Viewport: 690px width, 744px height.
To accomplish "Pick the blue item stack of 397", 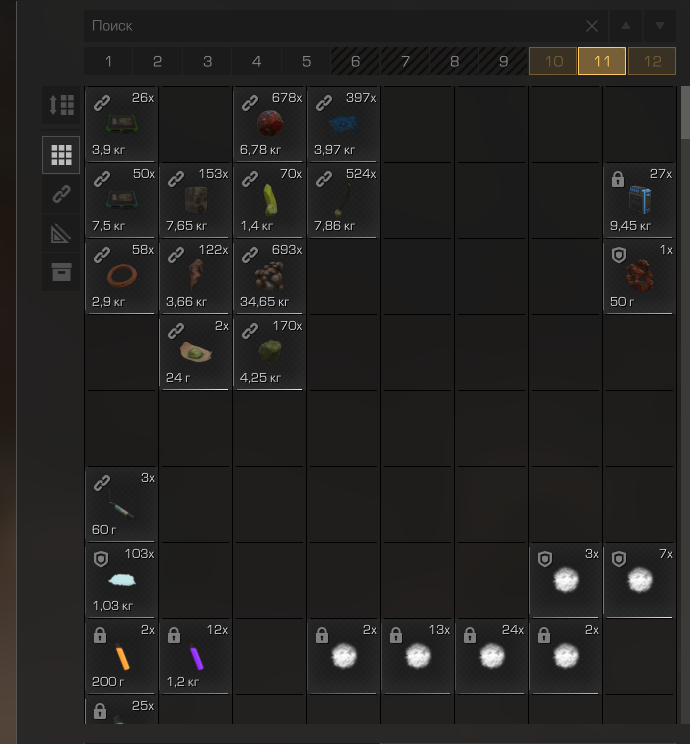I will click(x=344, y=124).
